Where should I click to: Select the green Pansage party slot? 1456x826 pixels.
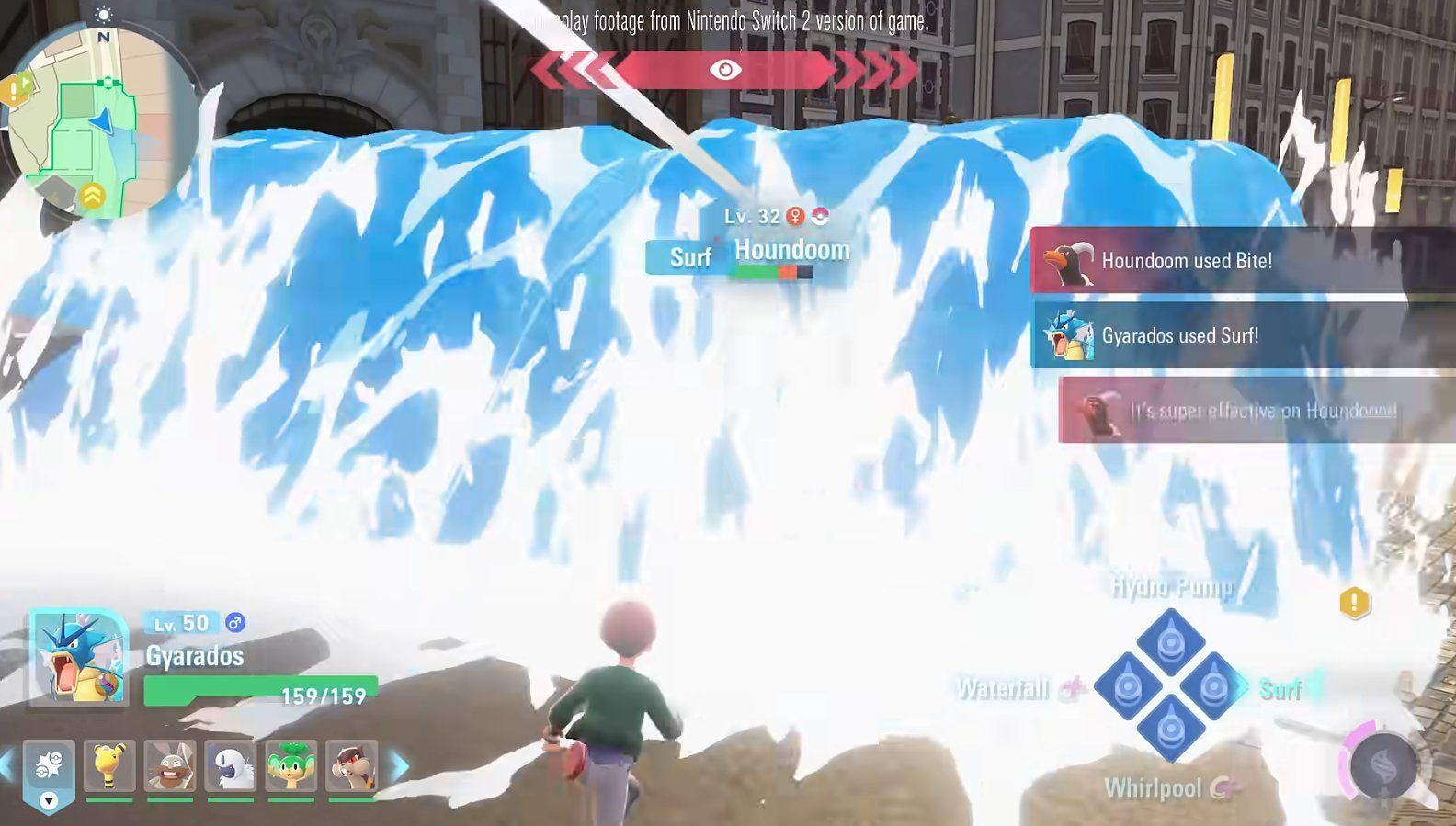[x=290, y=766]
